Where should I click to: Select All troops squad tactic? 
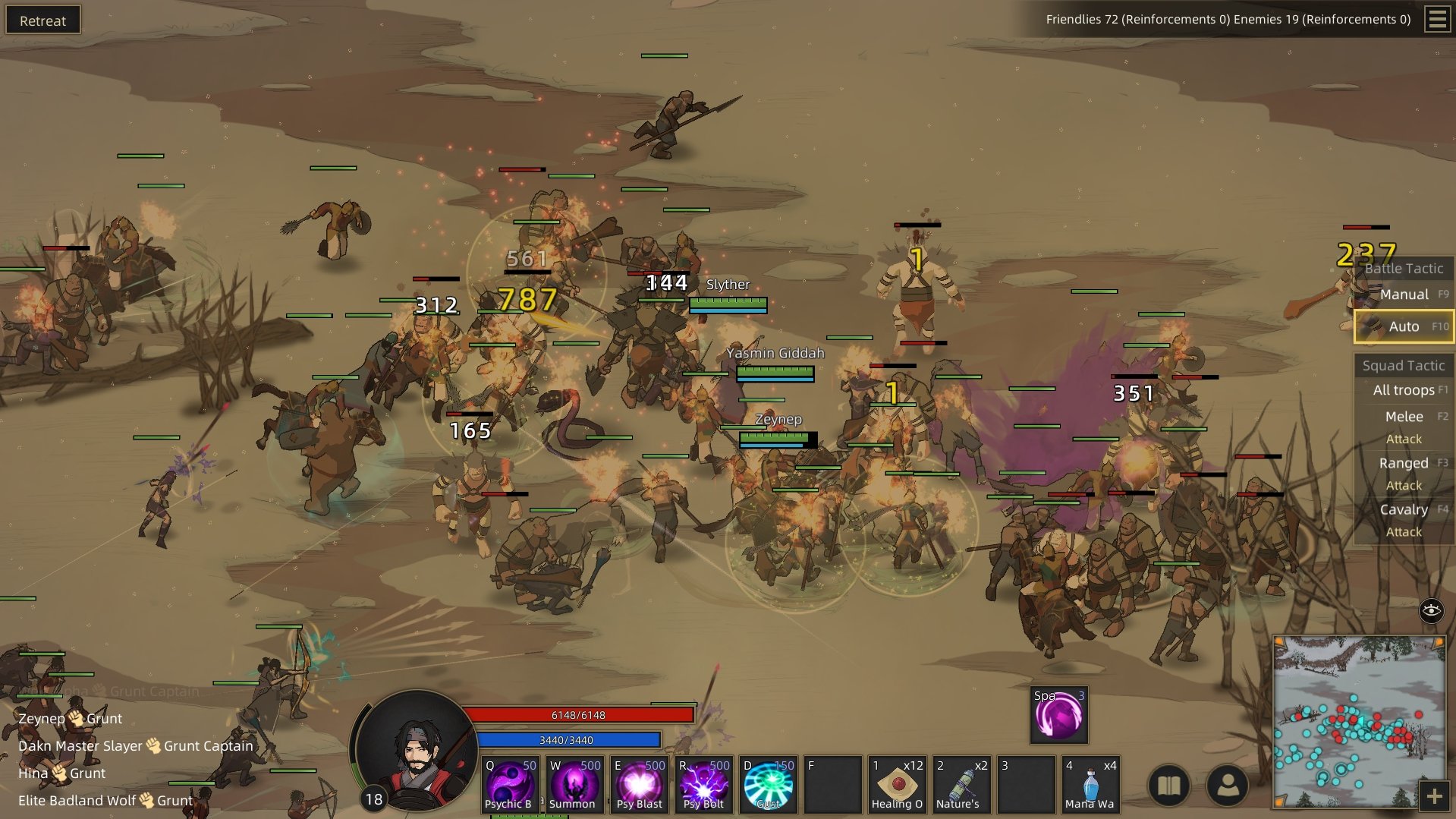[1404, 390]
